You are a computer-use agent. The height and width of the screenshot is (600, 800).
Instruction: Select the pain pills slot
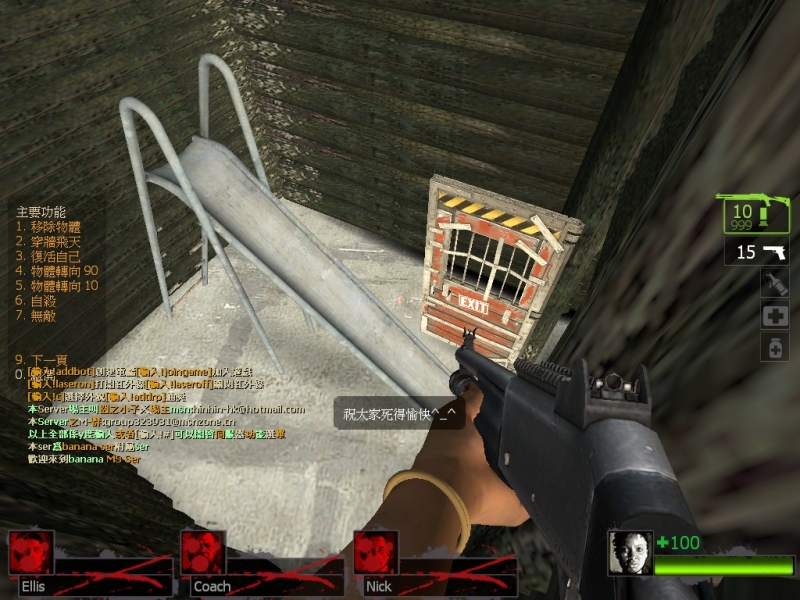pos(775,347)
